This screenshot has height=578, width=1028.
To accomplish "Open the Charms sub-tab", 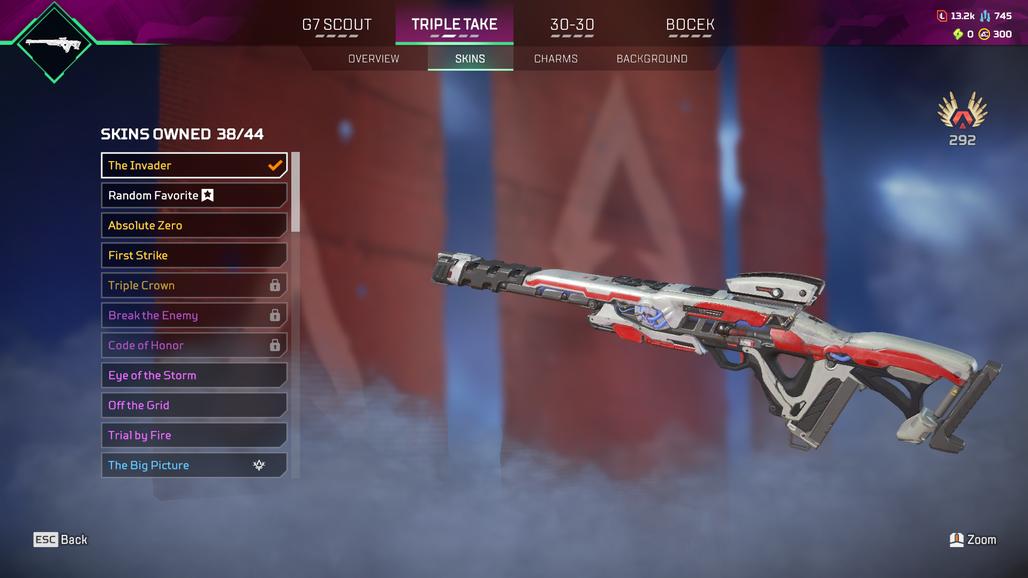I will (x=555, y=59).
